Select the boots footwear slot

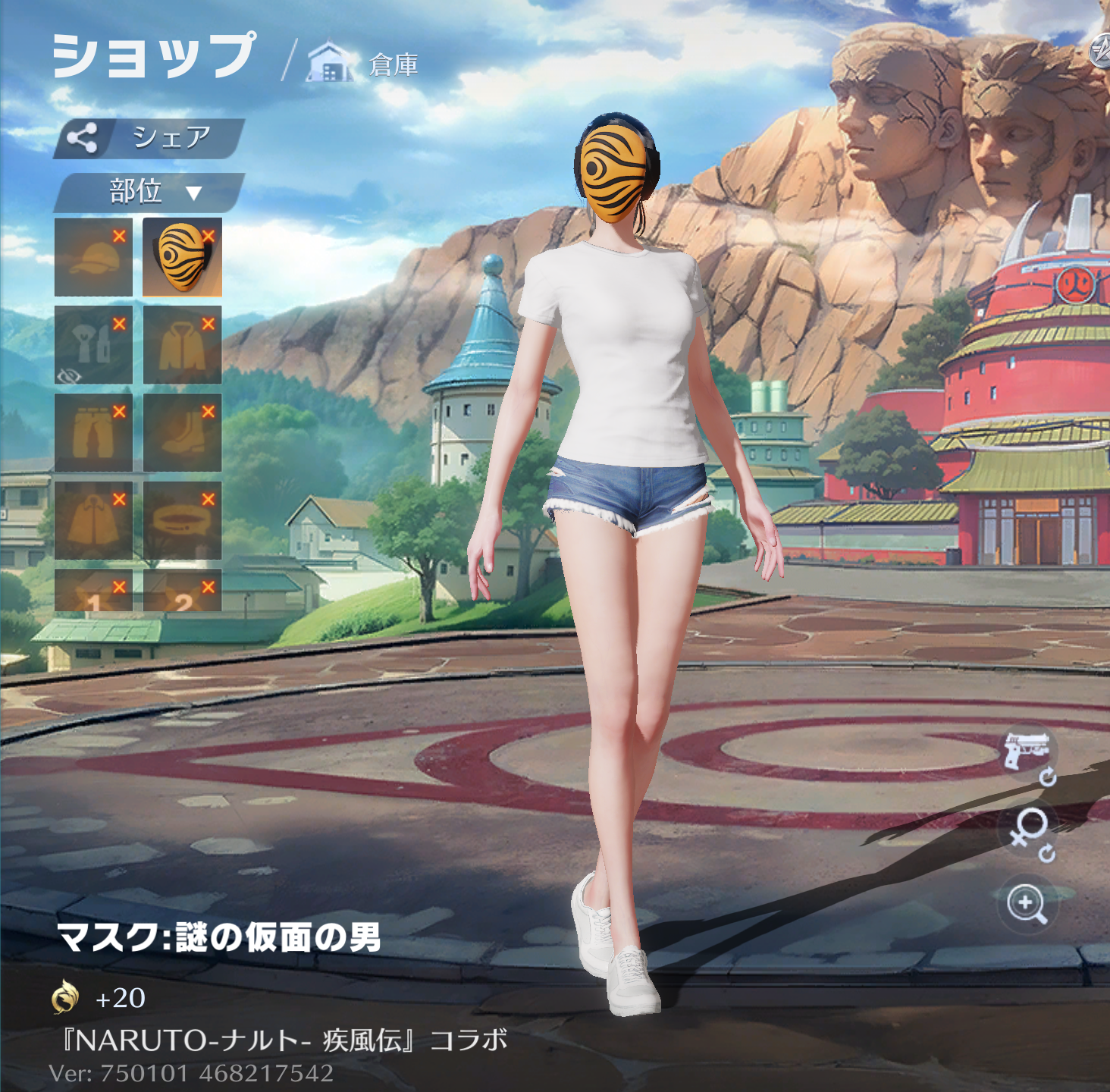click(x=182, y=433)
